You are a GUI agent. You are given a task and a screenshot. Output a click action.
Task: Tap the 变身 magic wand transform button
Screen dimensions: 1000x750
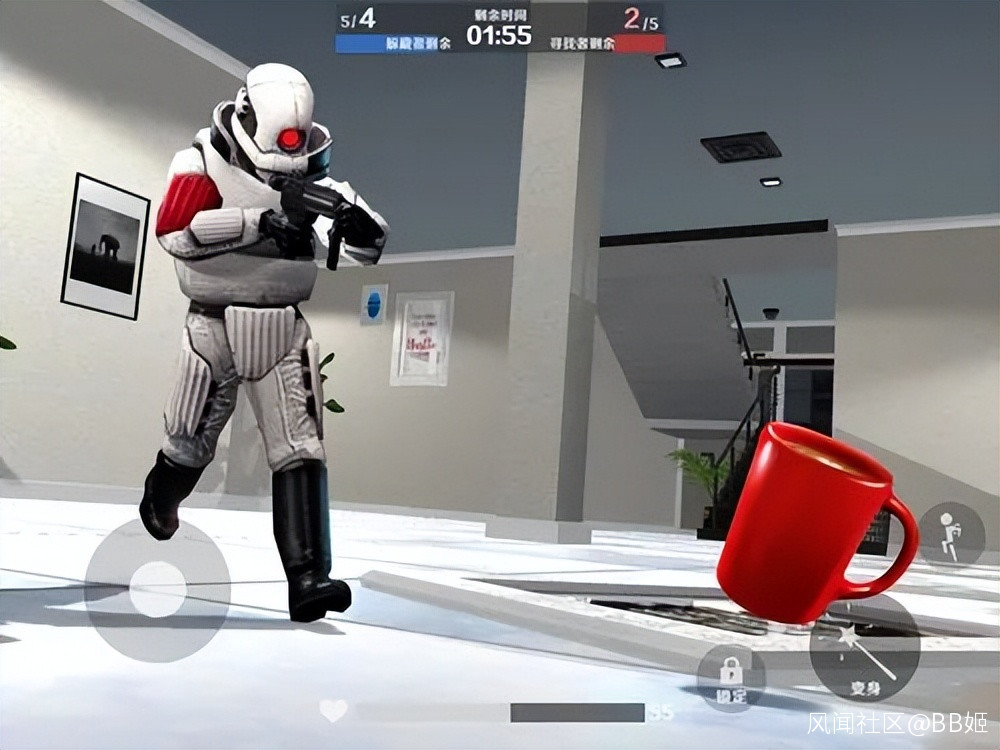(x=864, y=648)
